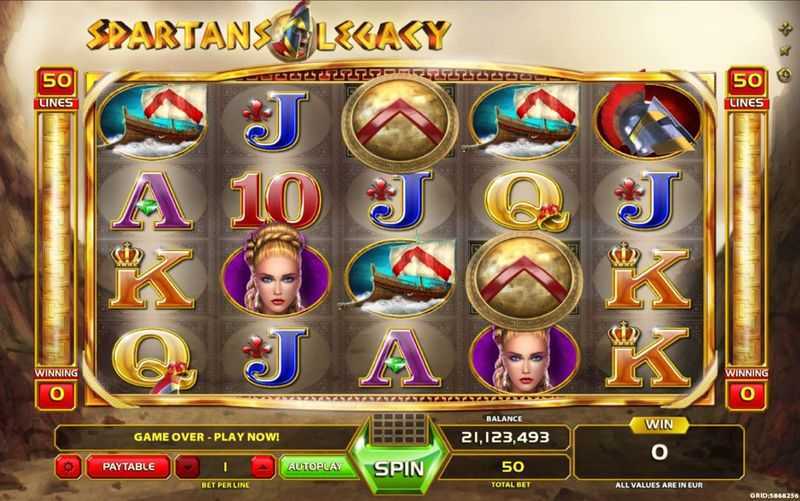Decrease bet per line with down arrow
This screenshot has height=501, width=800.
point(189,467)
